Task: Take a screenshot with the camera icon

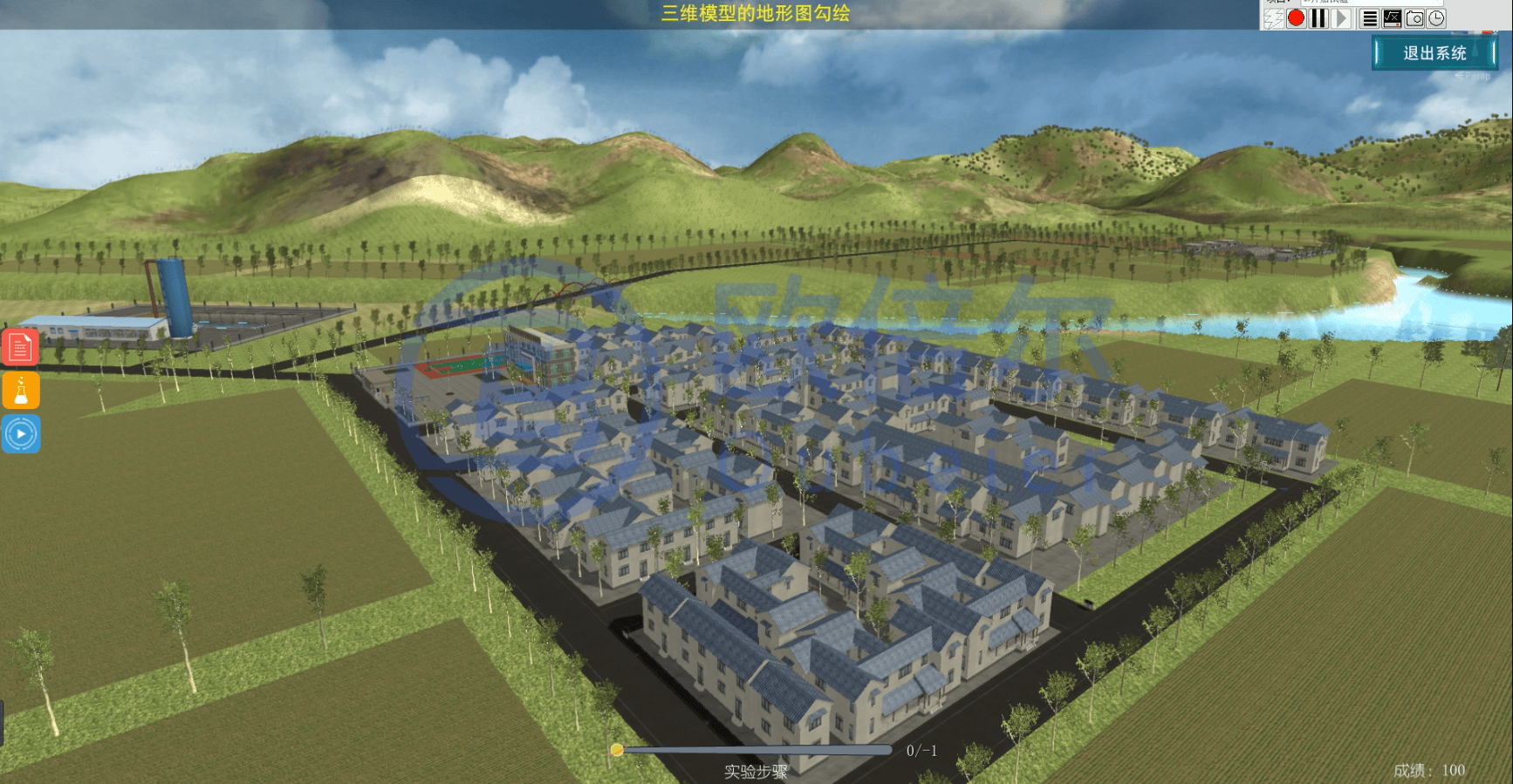Action: [1414, 18]
